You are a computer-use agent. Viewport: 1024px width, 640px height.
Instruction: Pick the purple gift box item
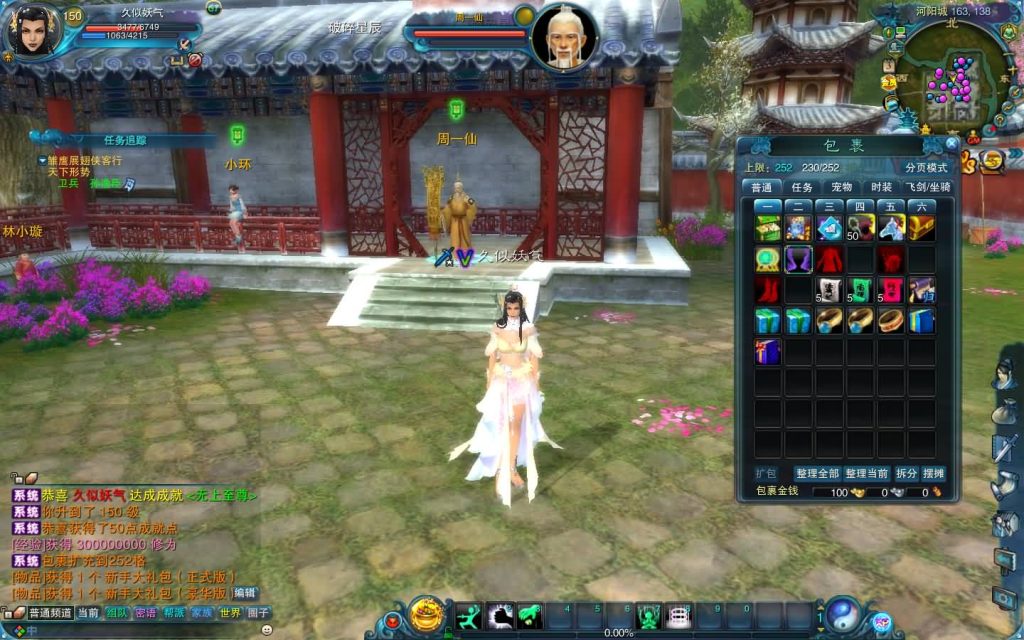(x=768, y=351)
